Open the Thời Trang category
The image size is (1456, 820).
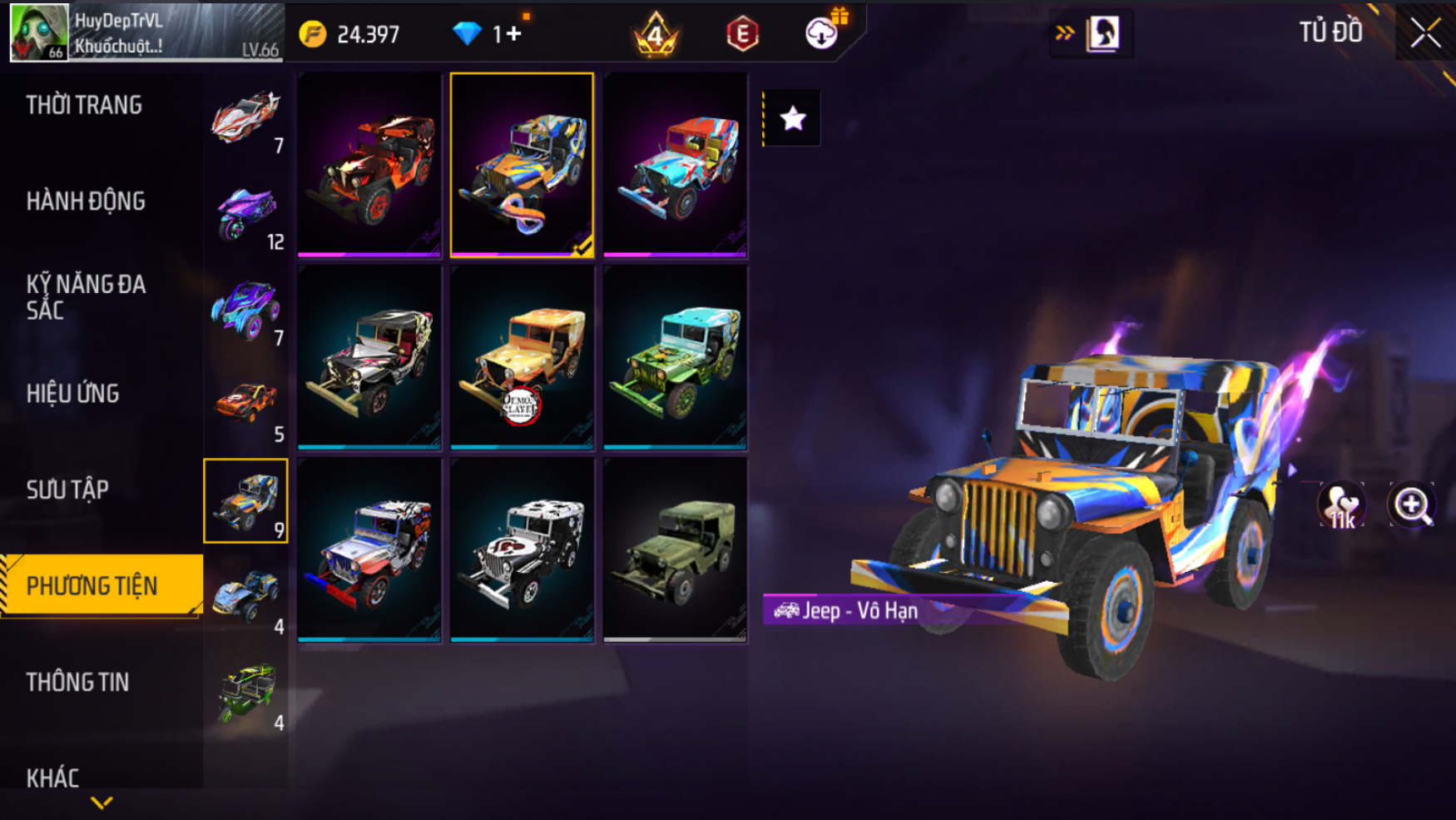tap(84, 105)
